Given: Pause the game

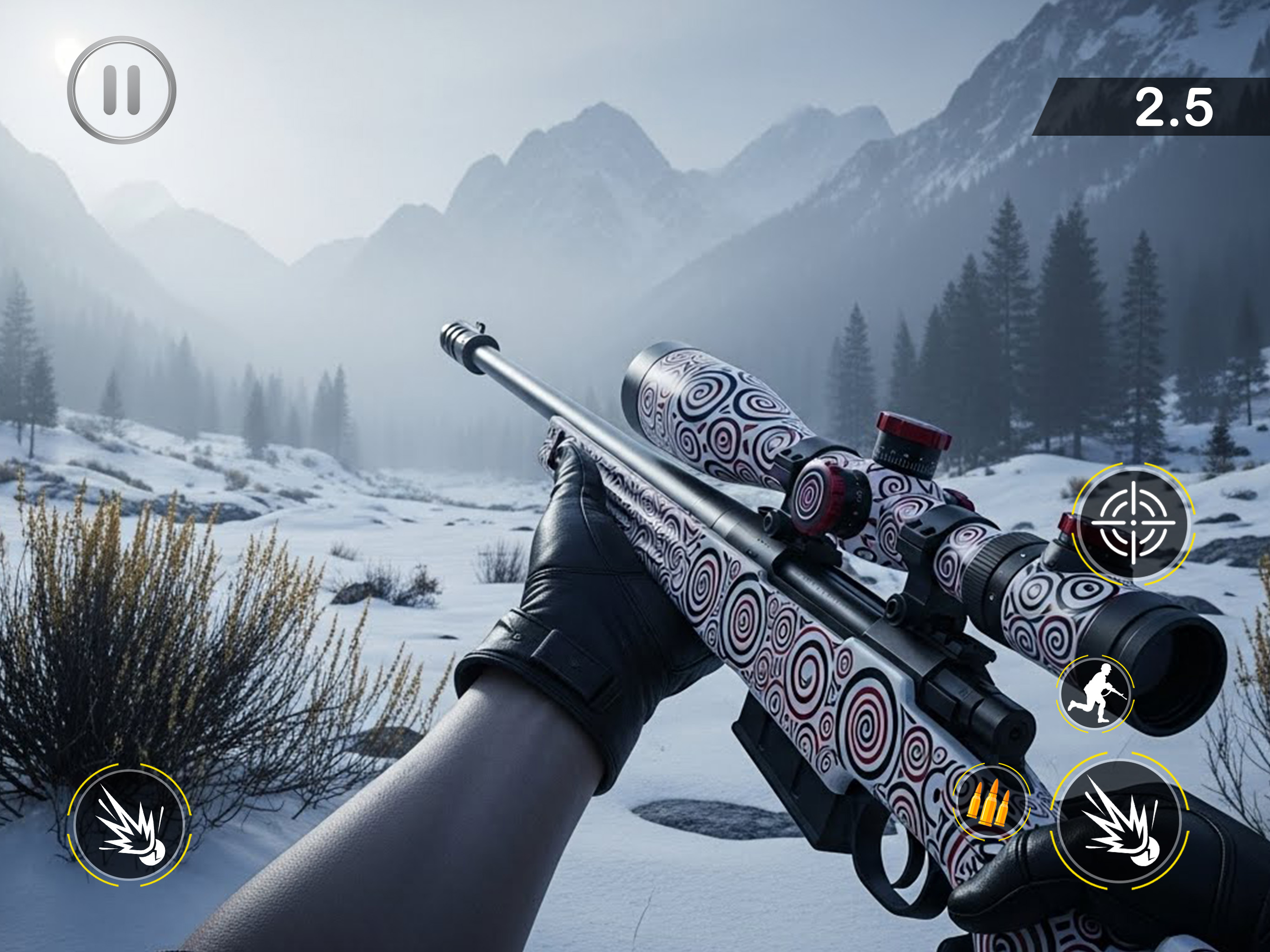Looking at the screenshot, I should pos(122,90).
